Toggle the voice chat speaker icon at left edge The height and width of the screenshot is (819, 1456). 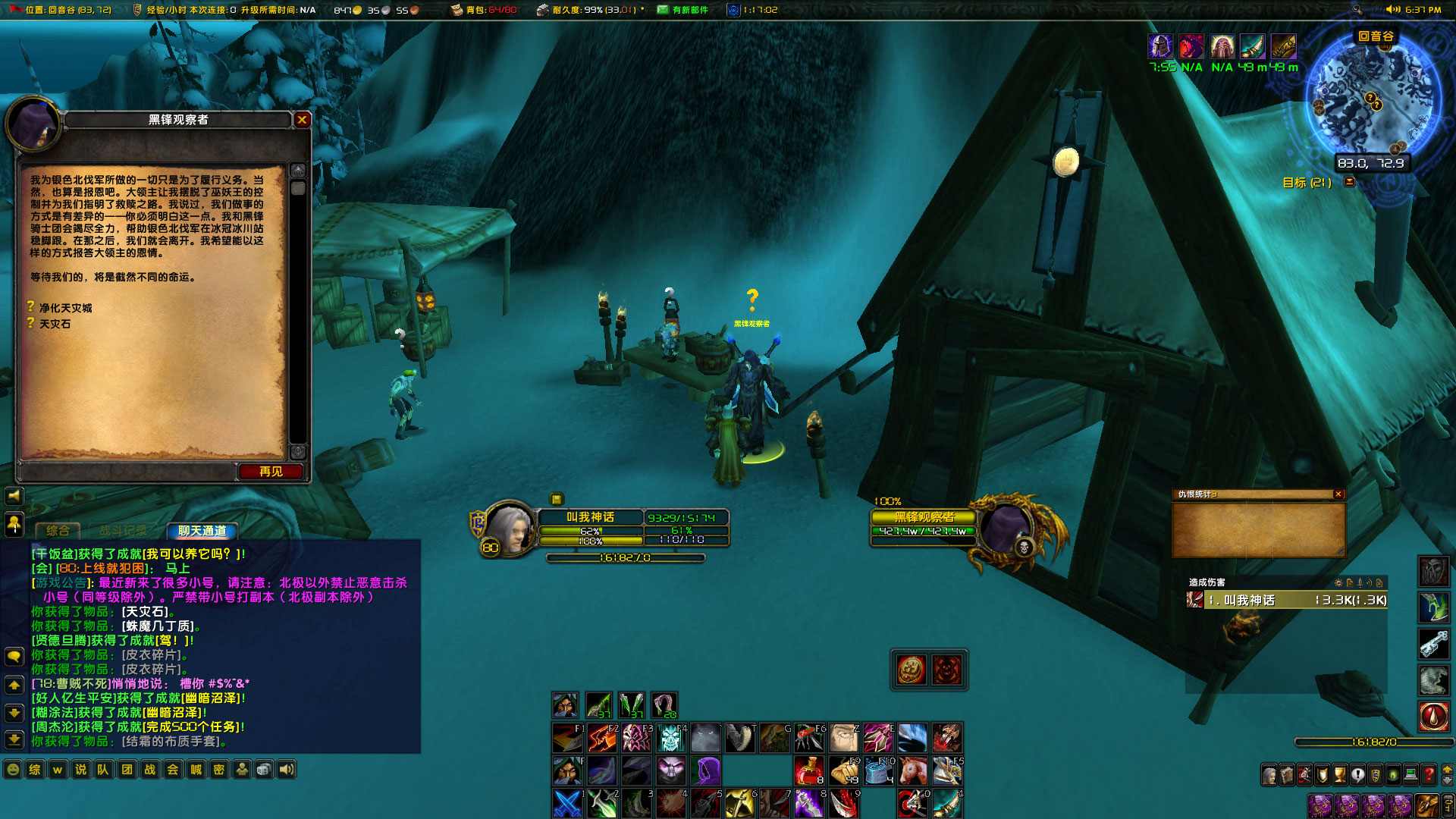click(x=15, y=495)
